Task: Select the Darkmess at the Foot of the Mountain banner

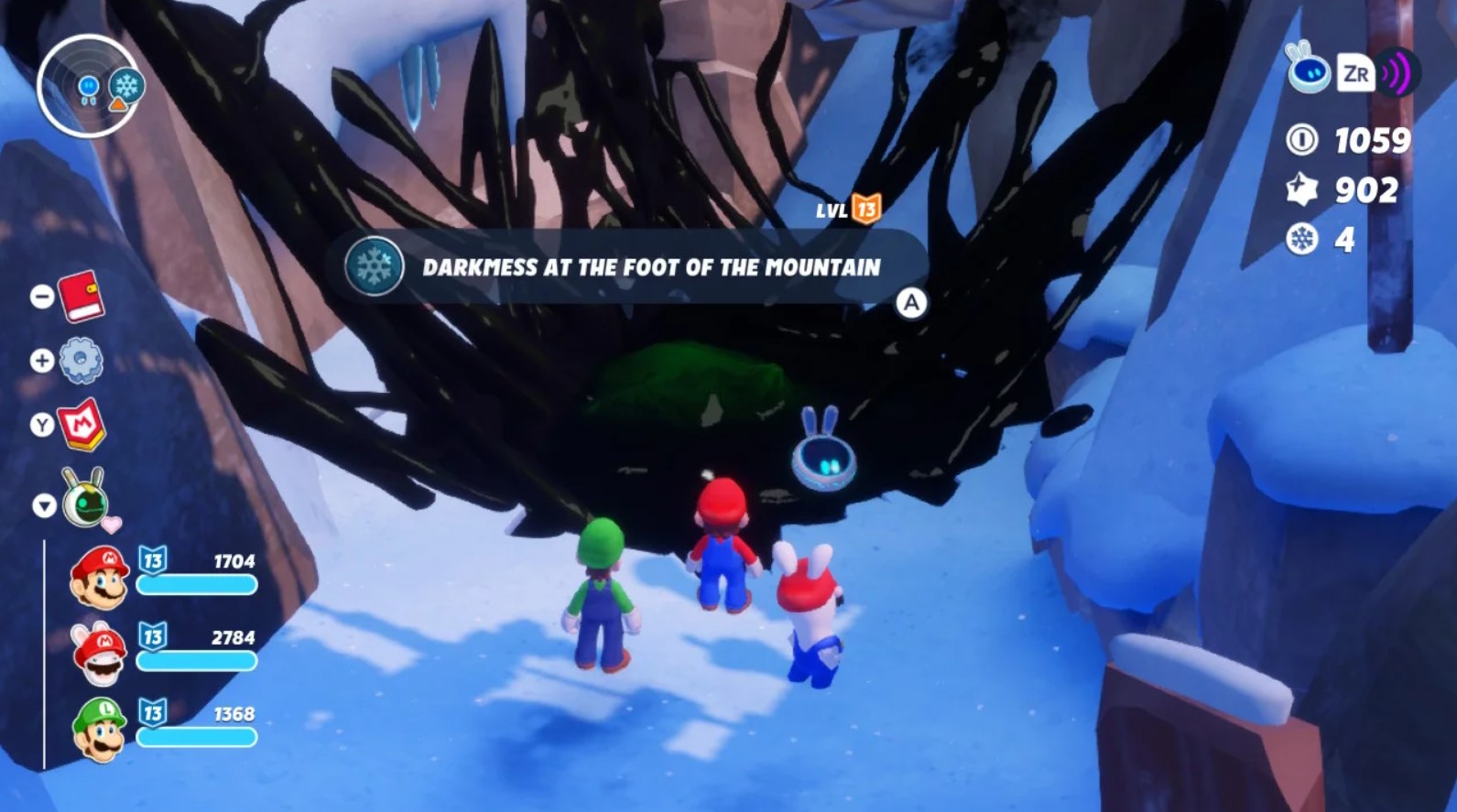Action: coord(626,266)
